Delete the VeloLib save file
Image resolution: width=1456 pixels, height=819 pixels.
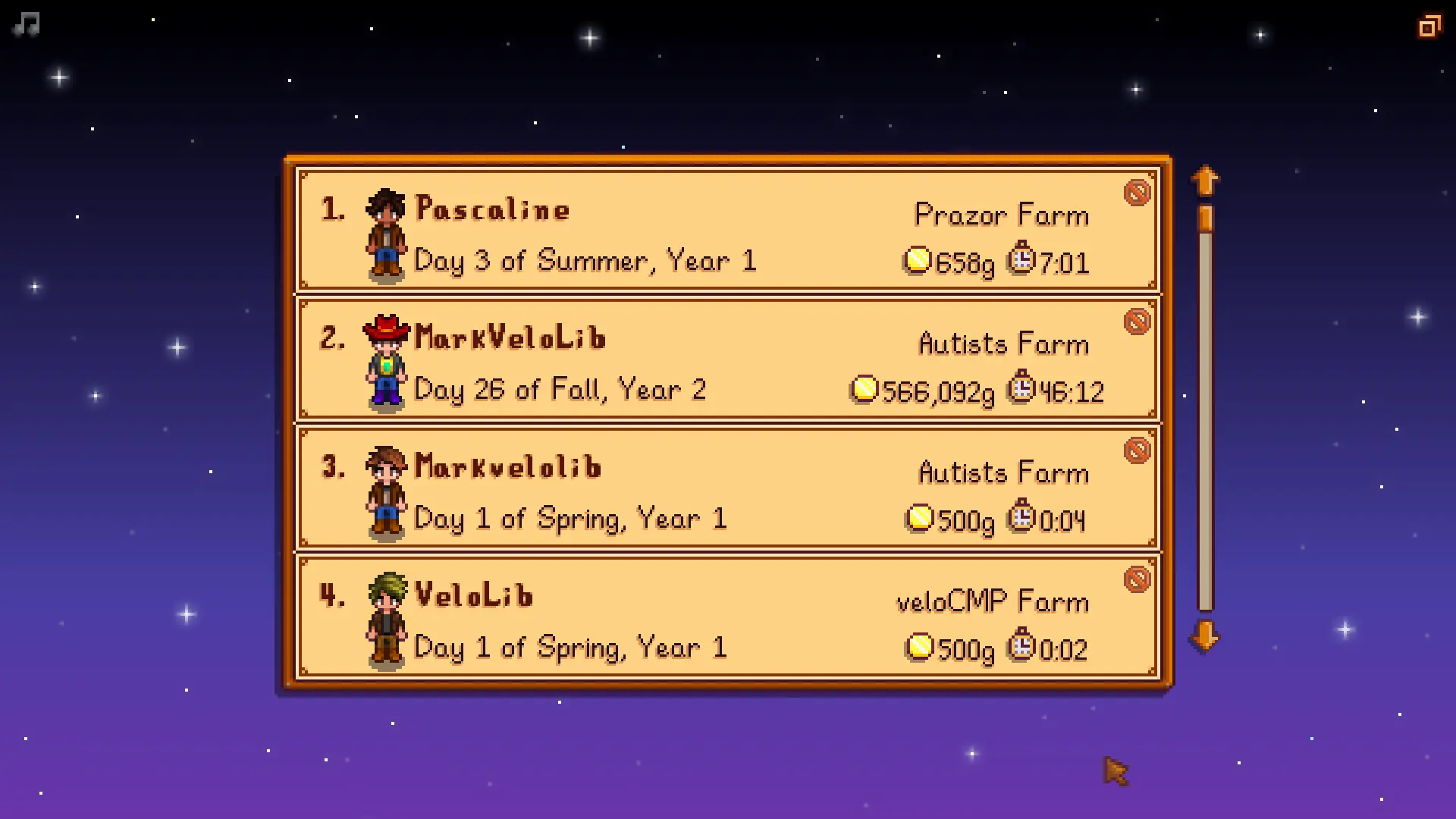click(1137, 580)
